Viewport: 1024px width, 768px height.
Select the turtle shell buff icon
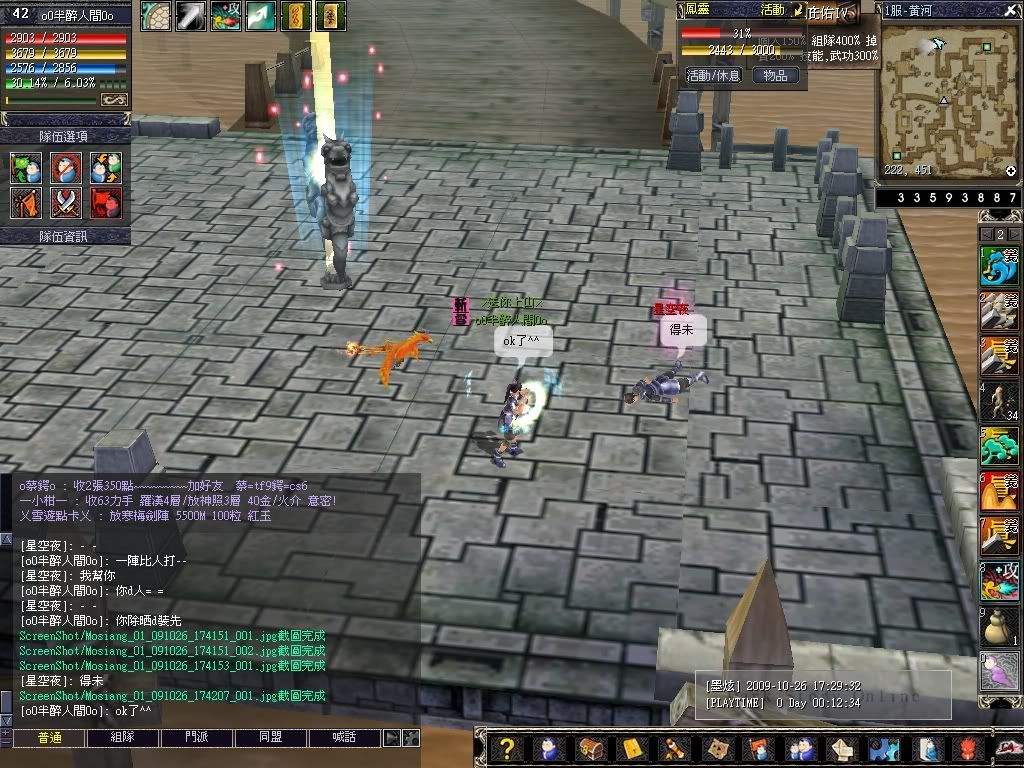(x=155, y=15)
